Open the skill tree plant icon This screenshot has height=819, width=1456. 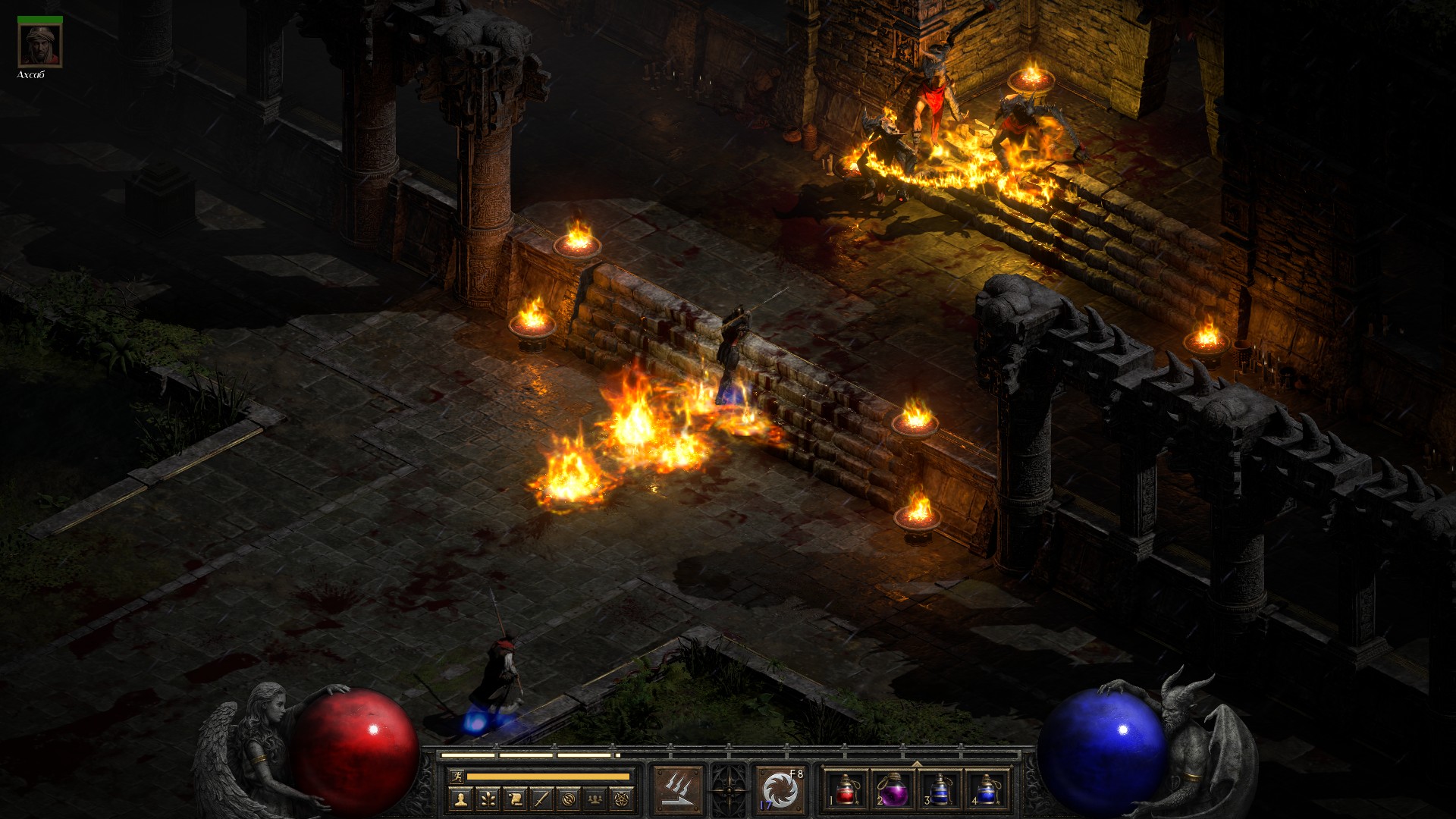(x=488, y=799)
